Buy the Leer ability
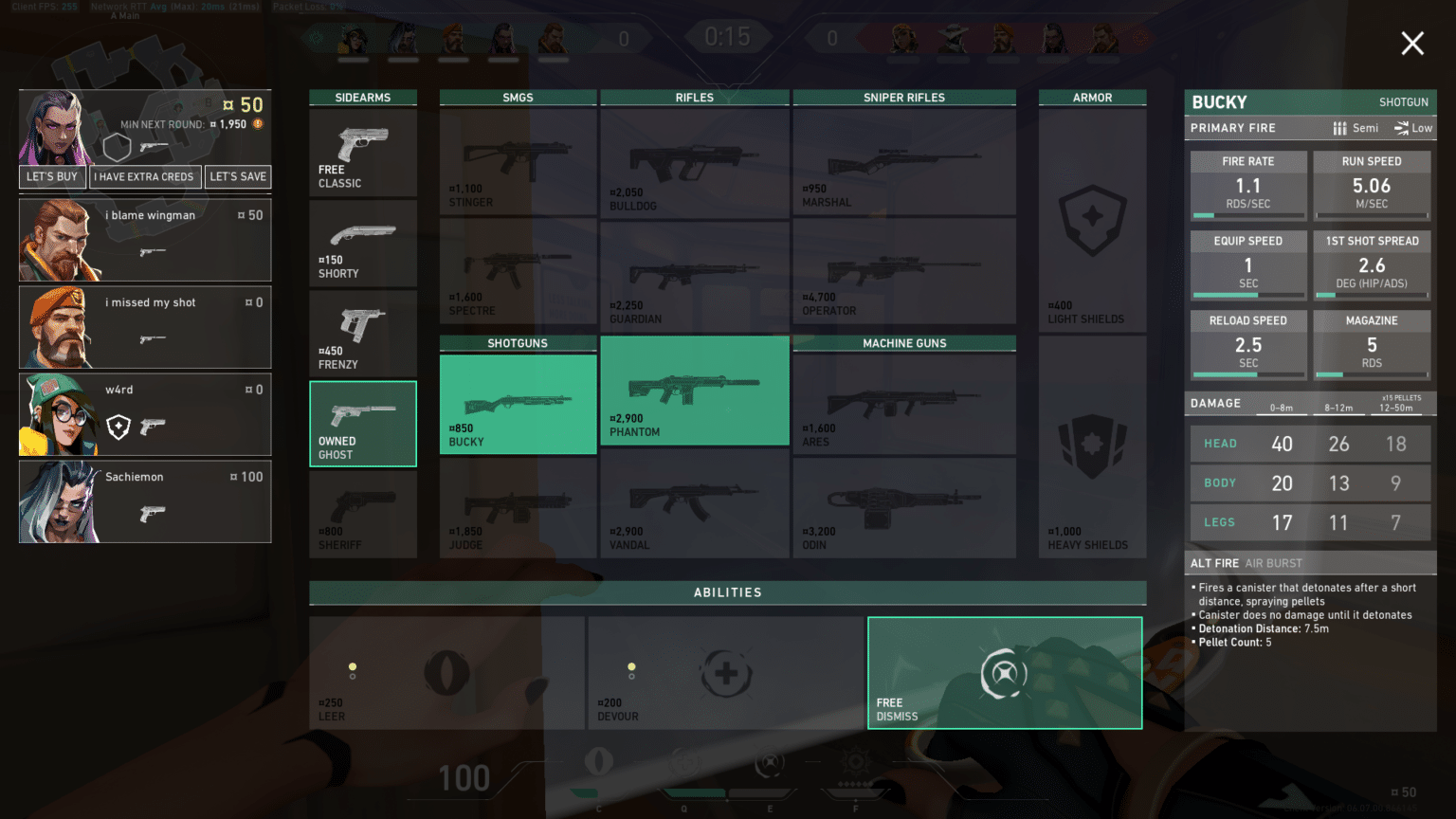Image resolution: width=1456 pixels, height=819 pixels. click(x=447, y=673)
